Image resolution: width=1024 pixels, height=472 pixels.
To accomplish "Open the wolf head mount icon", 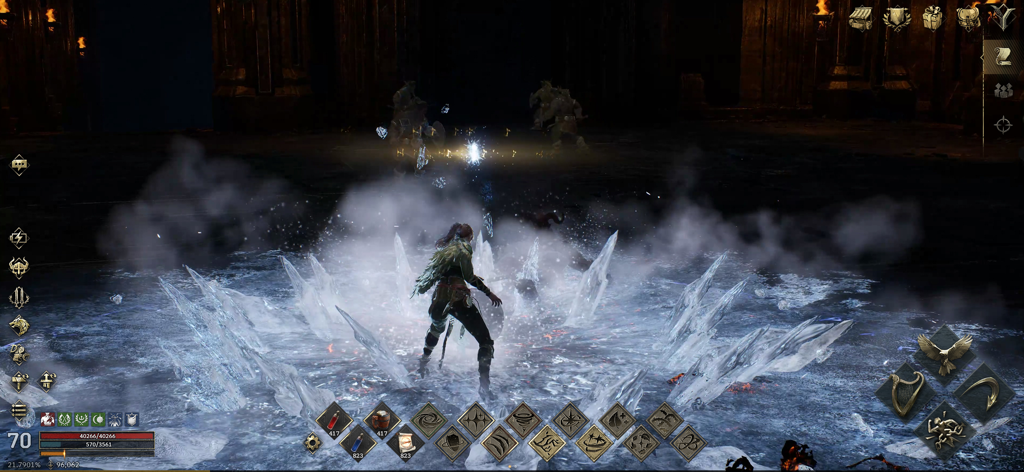I will tap(19, 325).
